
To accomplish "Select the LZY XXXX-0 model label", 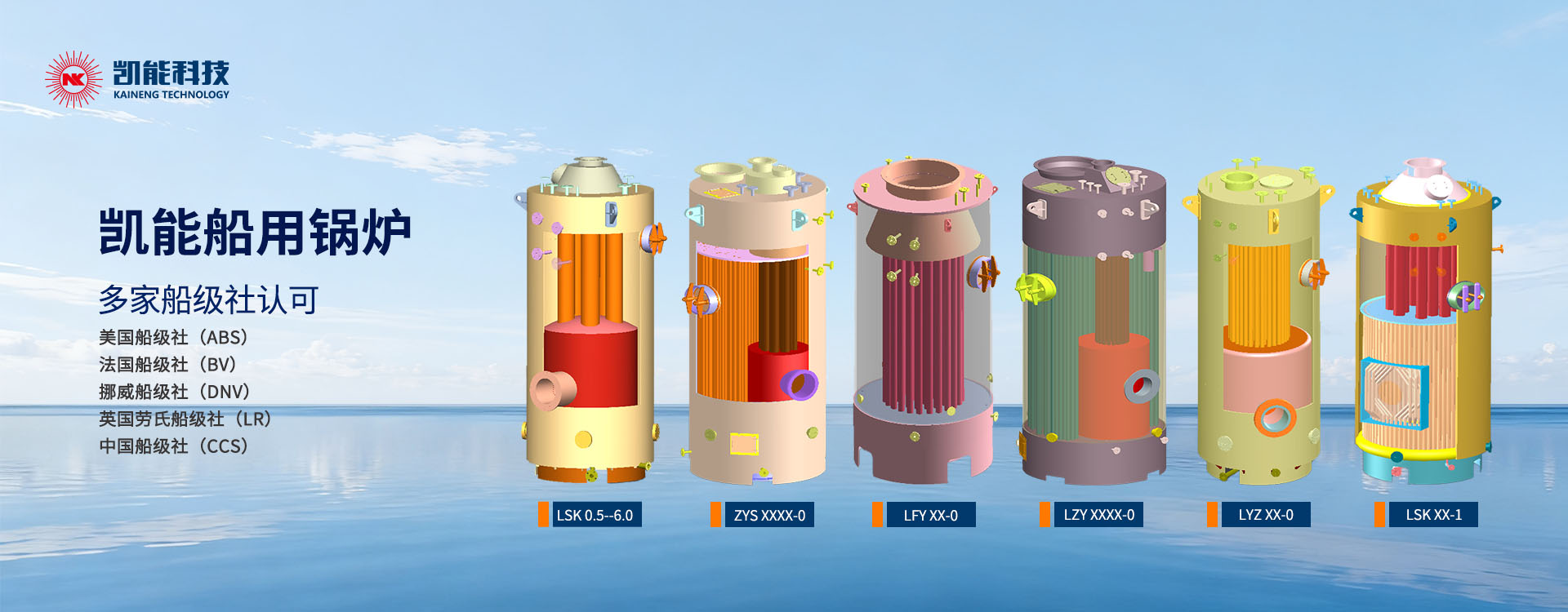I will (1098, 515).
